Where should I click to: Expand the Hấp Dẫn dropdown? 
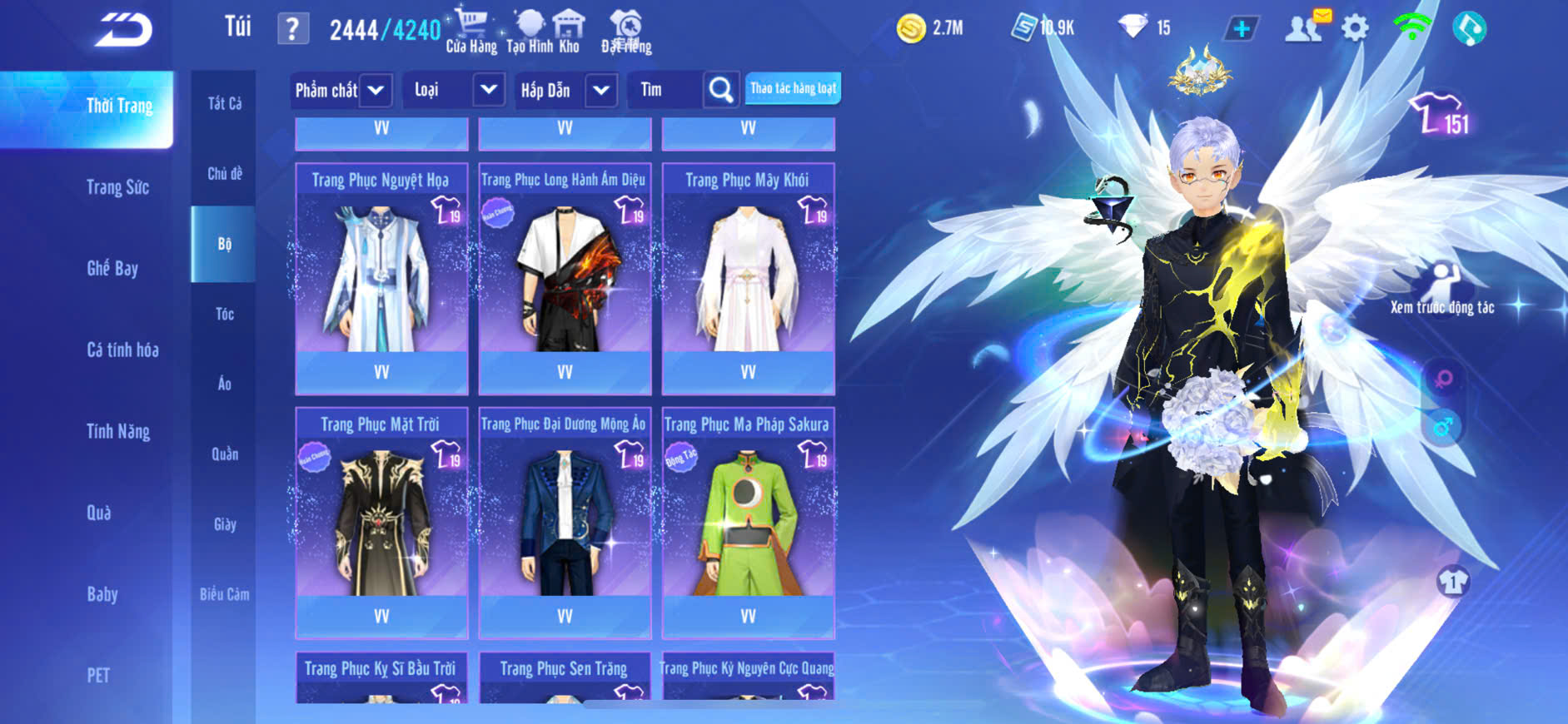point(601,90)
